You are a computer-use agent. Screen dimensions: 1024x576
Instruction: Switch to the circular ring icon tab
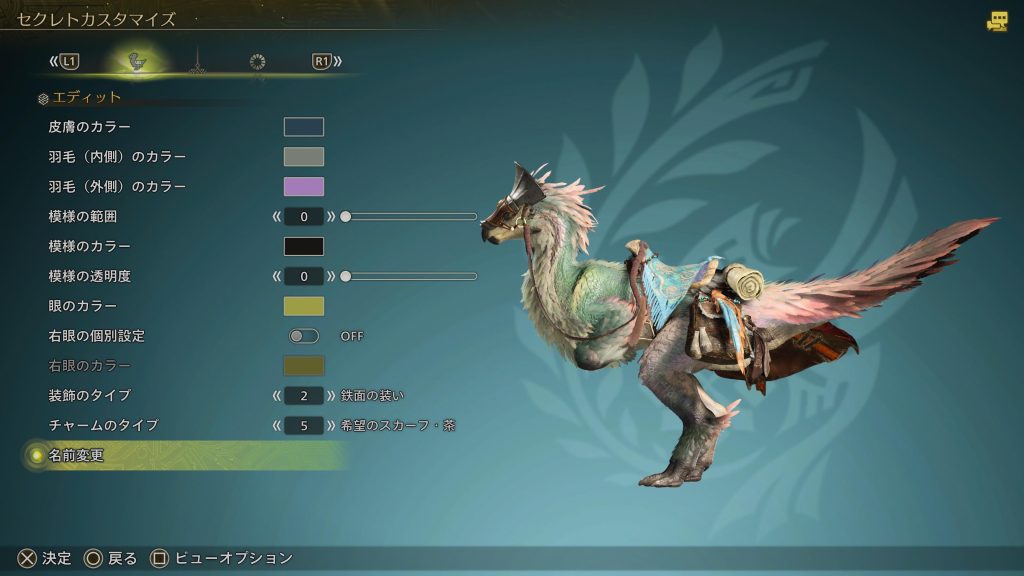(257, 62)
